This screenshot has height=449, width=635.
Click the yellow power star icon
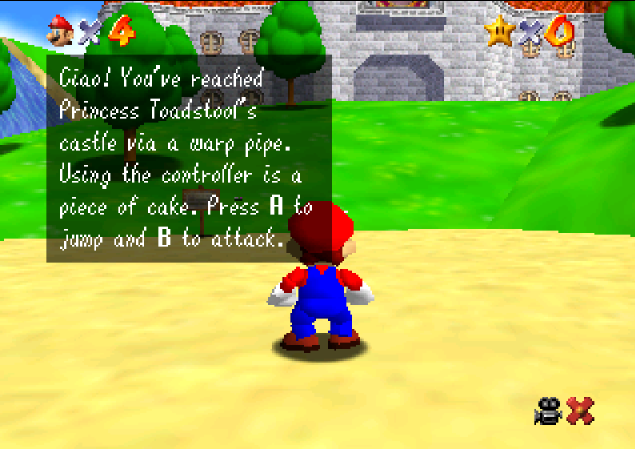(x=499, y=32)
